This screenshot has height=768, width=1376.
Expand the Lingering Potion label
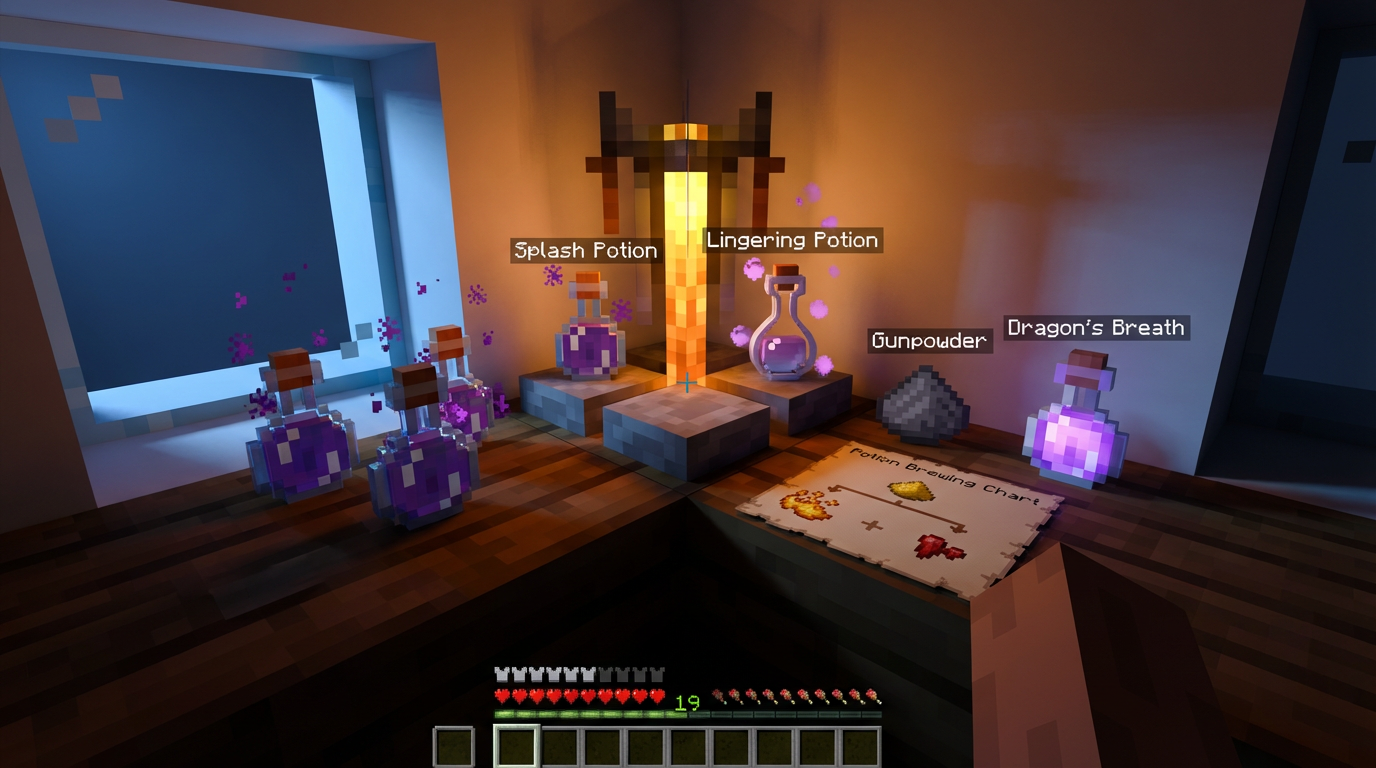coord(793,240)
